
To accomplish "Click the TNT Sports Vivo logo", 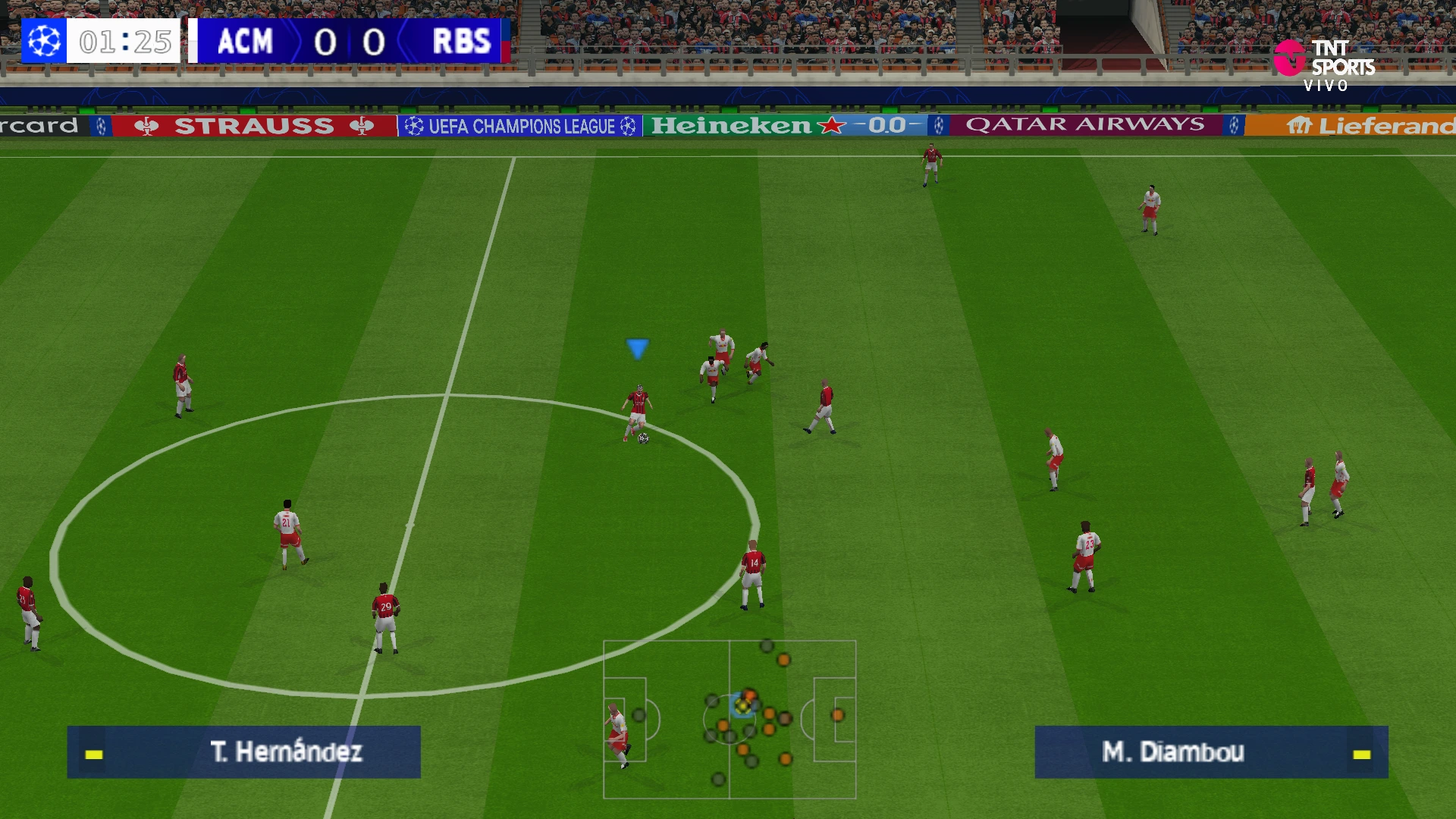I will click(x=1325, y=65).
